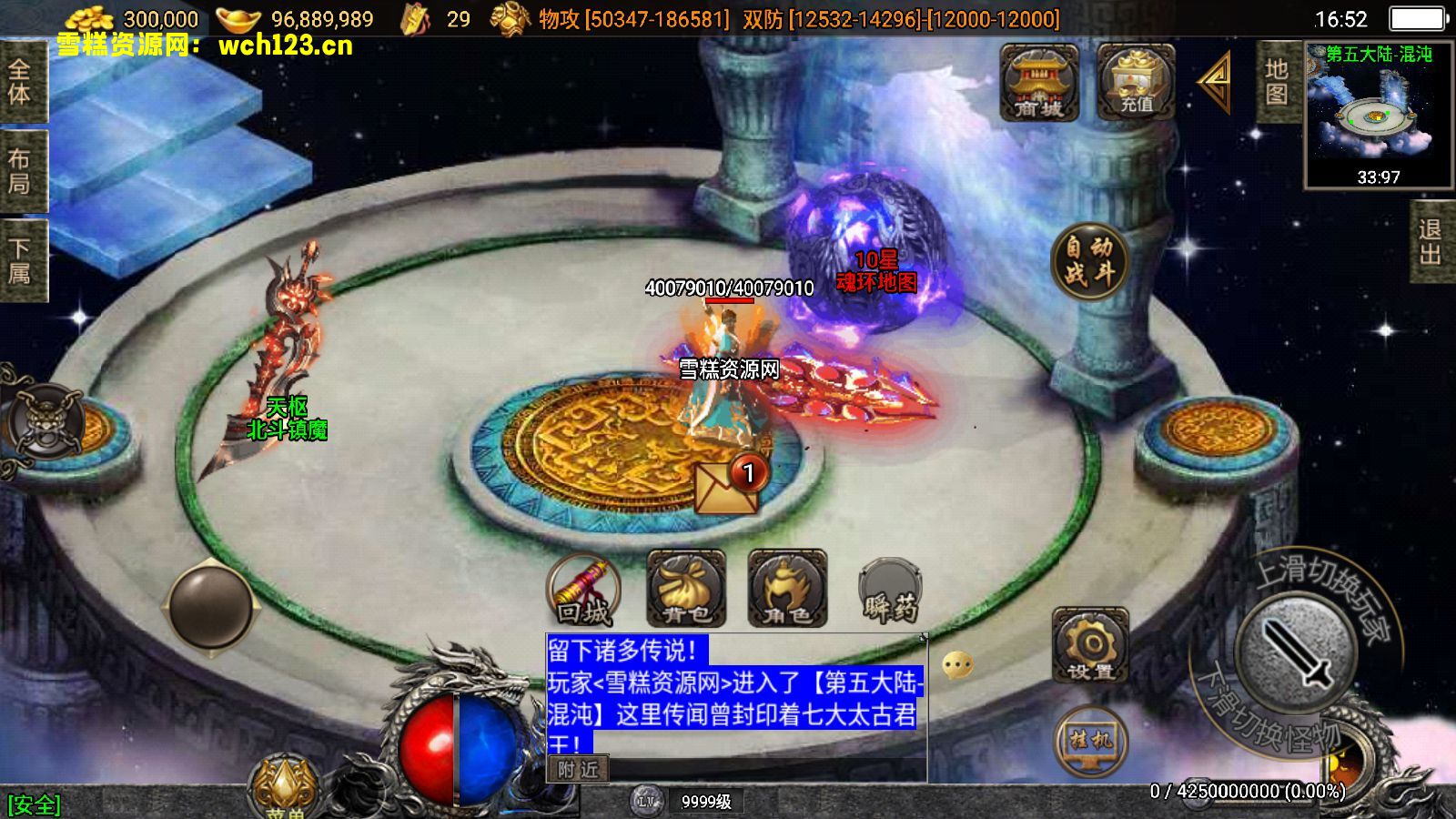Toggle 自动战斗 auto battle

coord(1089,261)
